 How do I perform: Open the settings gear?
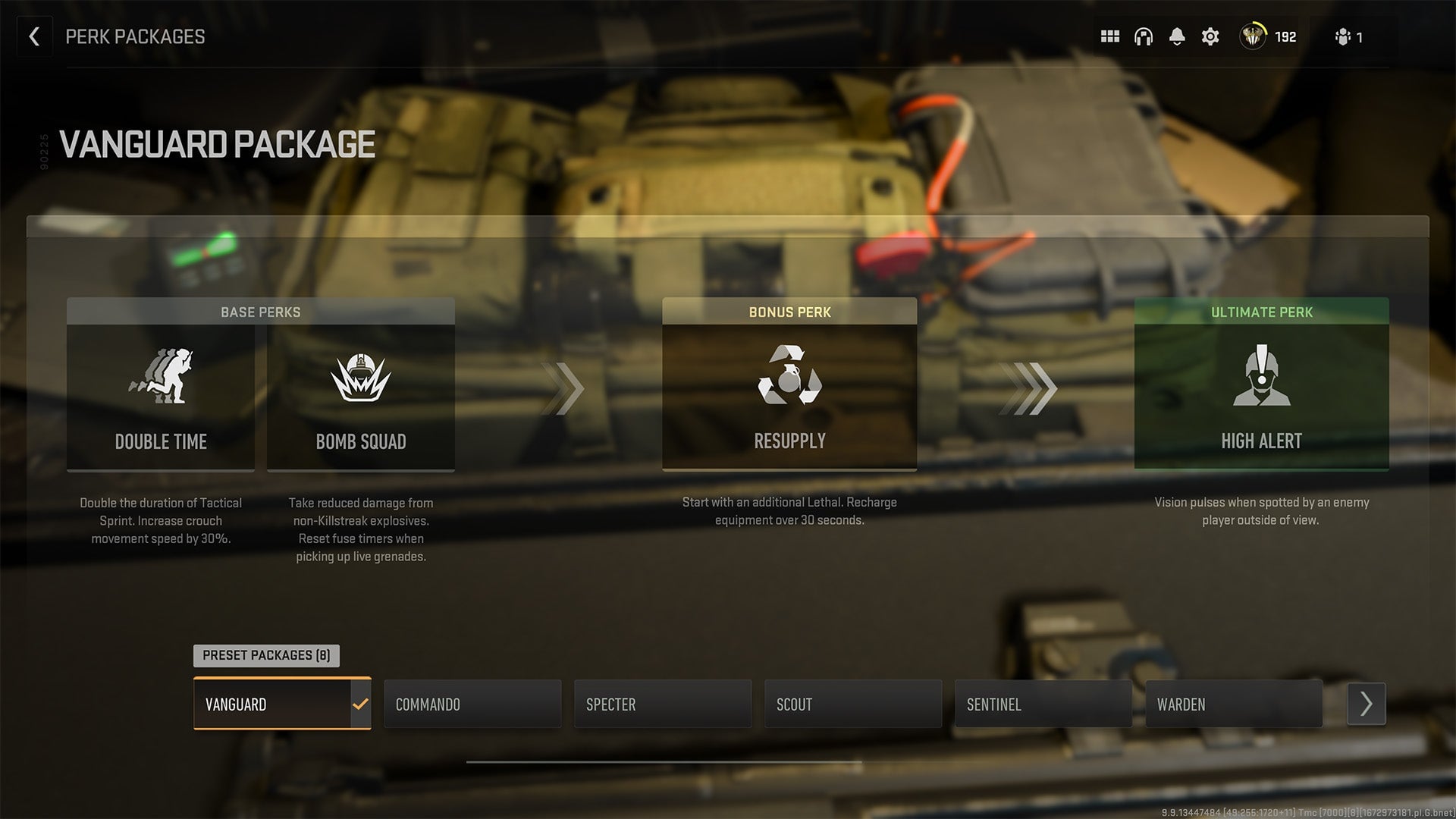tap(1210, 36)
